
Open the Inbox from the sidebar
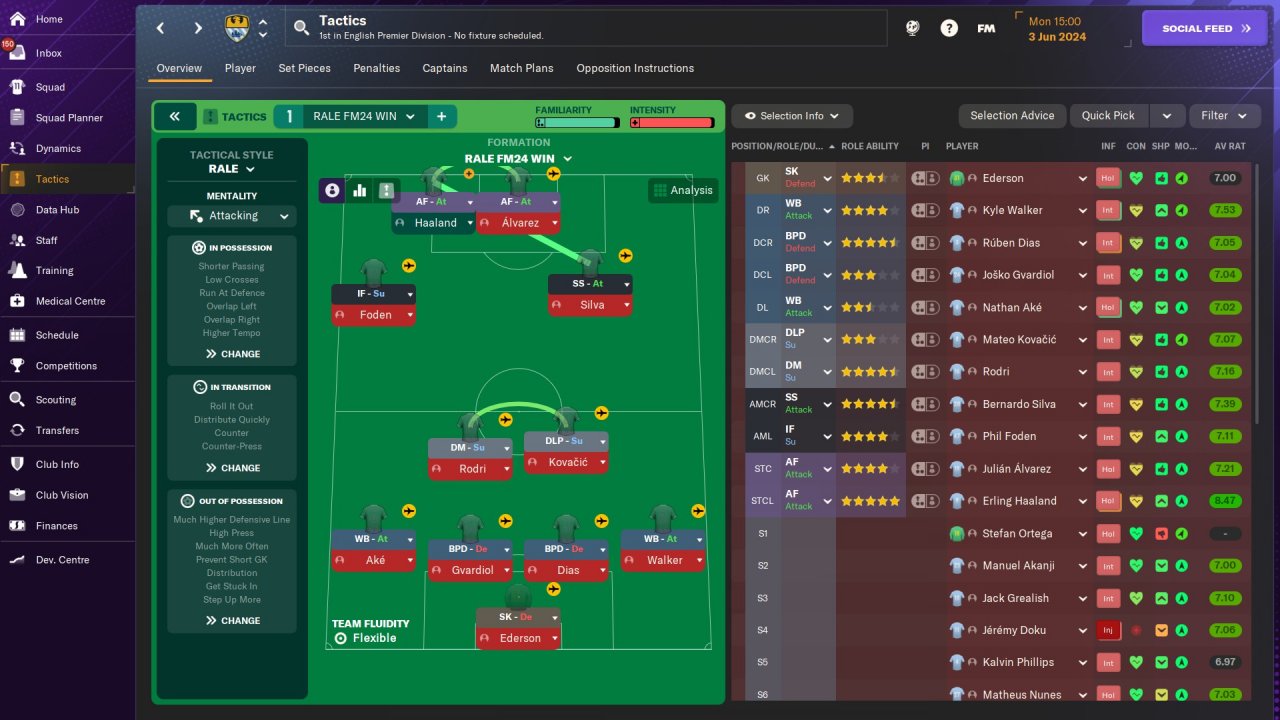[x=48, y=53]
